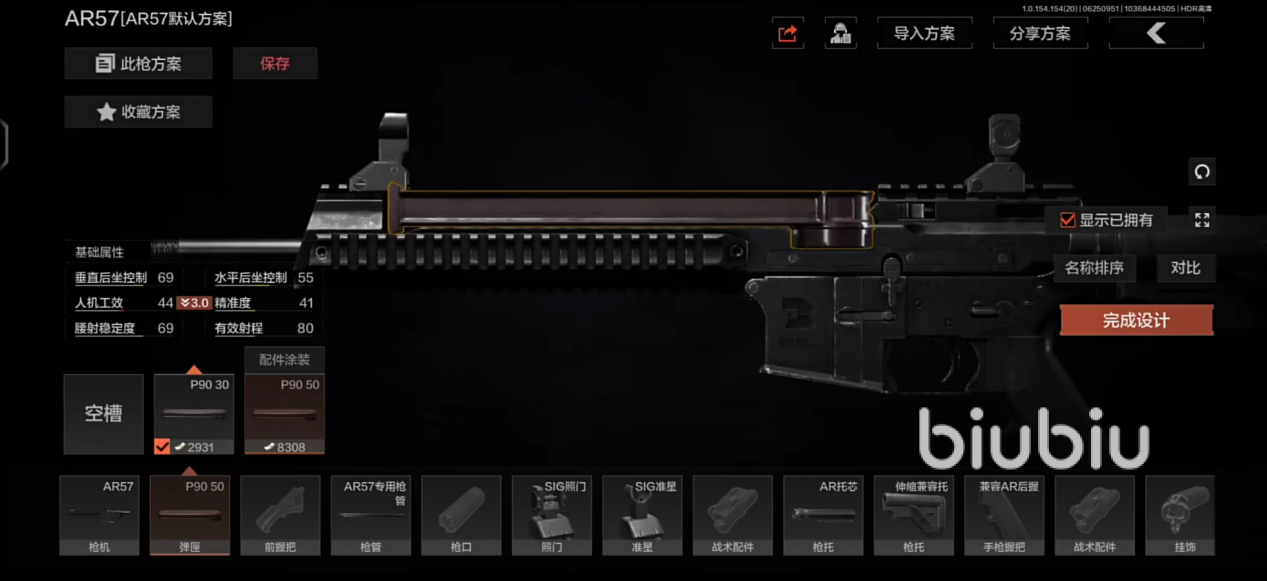Select 分享方案 to share the scheme
This screenshot has height=581, width=1267.
point(1040,33)
